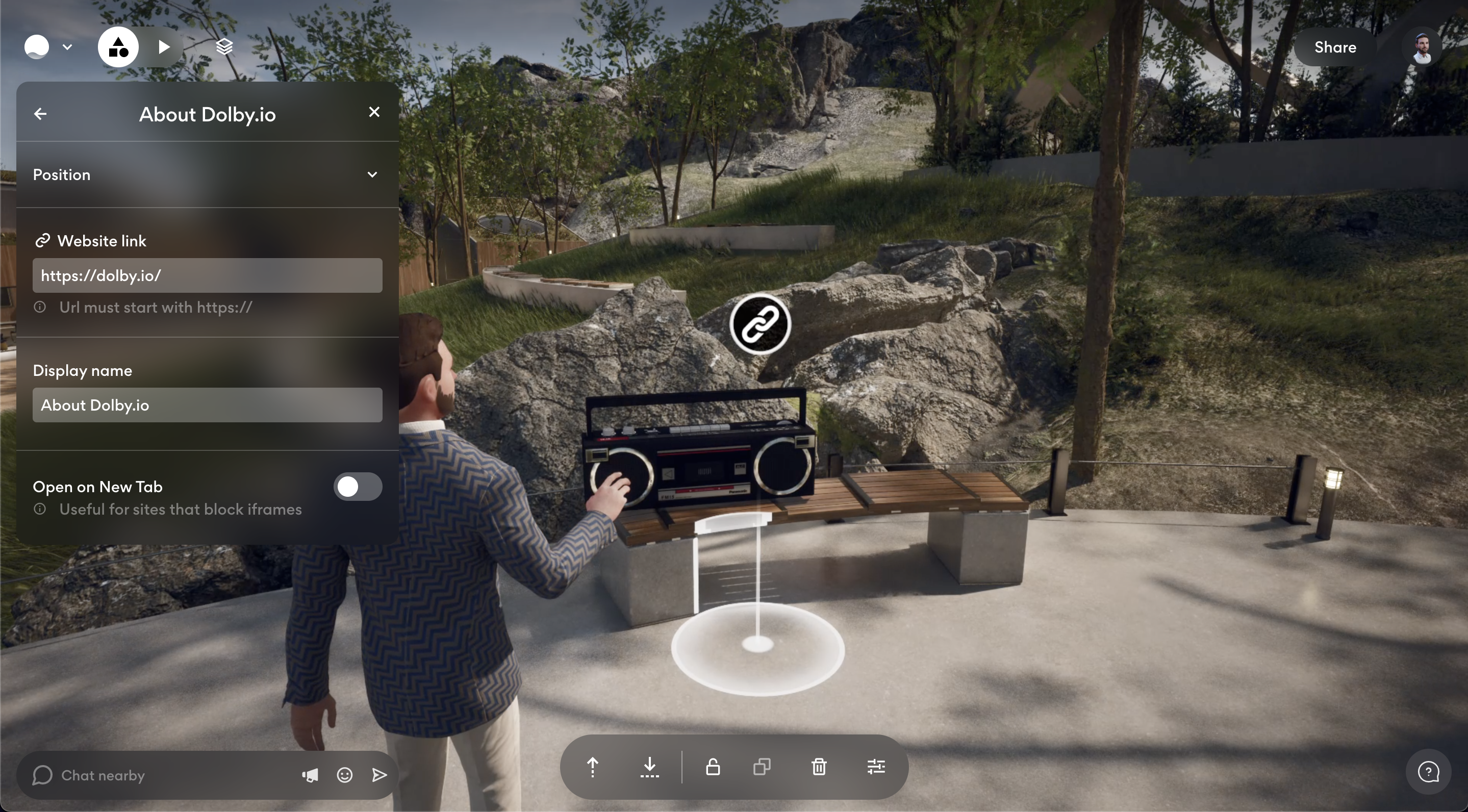The height and width of the screenshot is (812, 1468).
Task: Open the user profile avatar
Action: click(1423, 47)
